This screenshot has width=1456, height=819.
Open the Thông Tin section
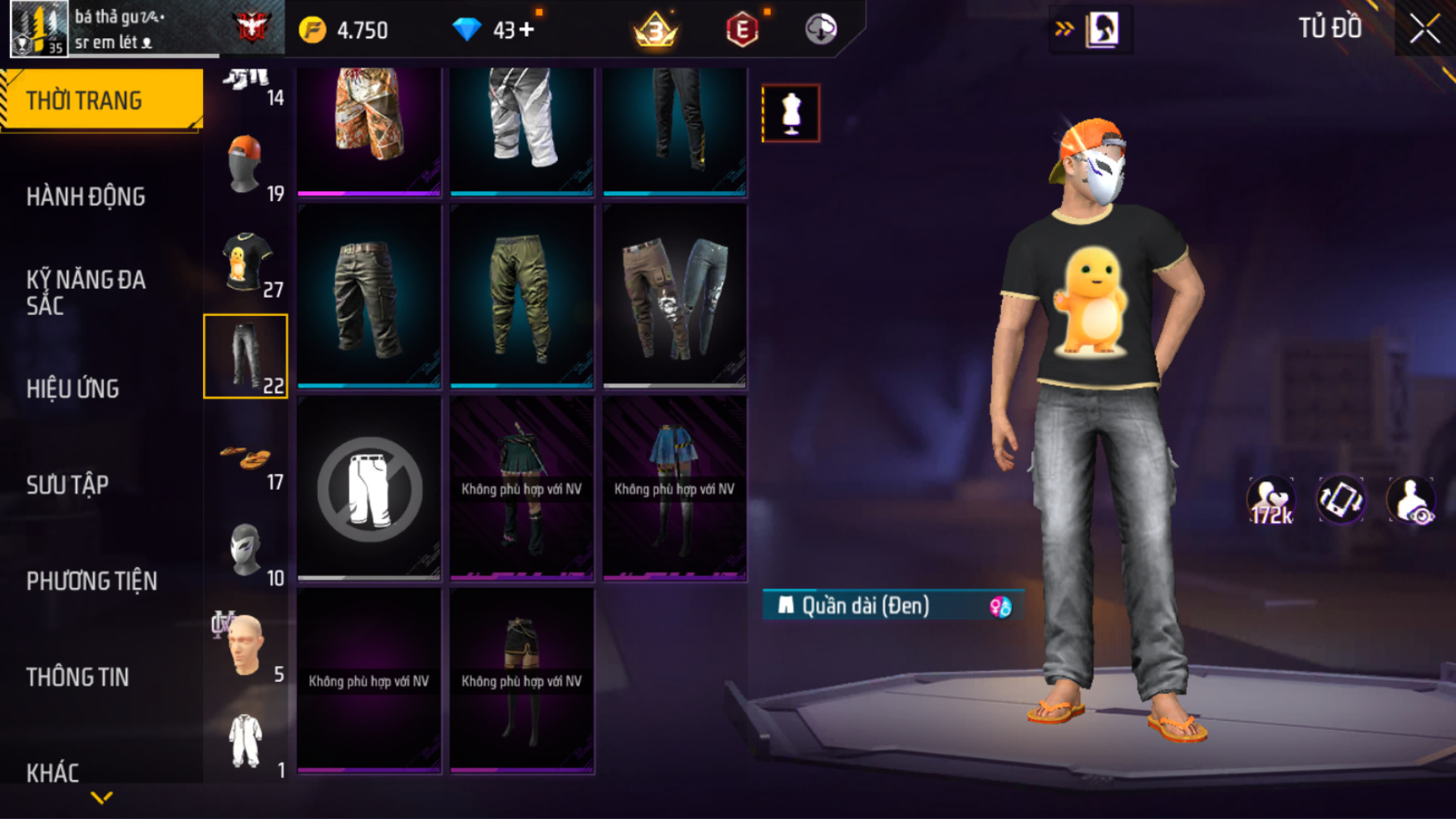click(77, 678)
